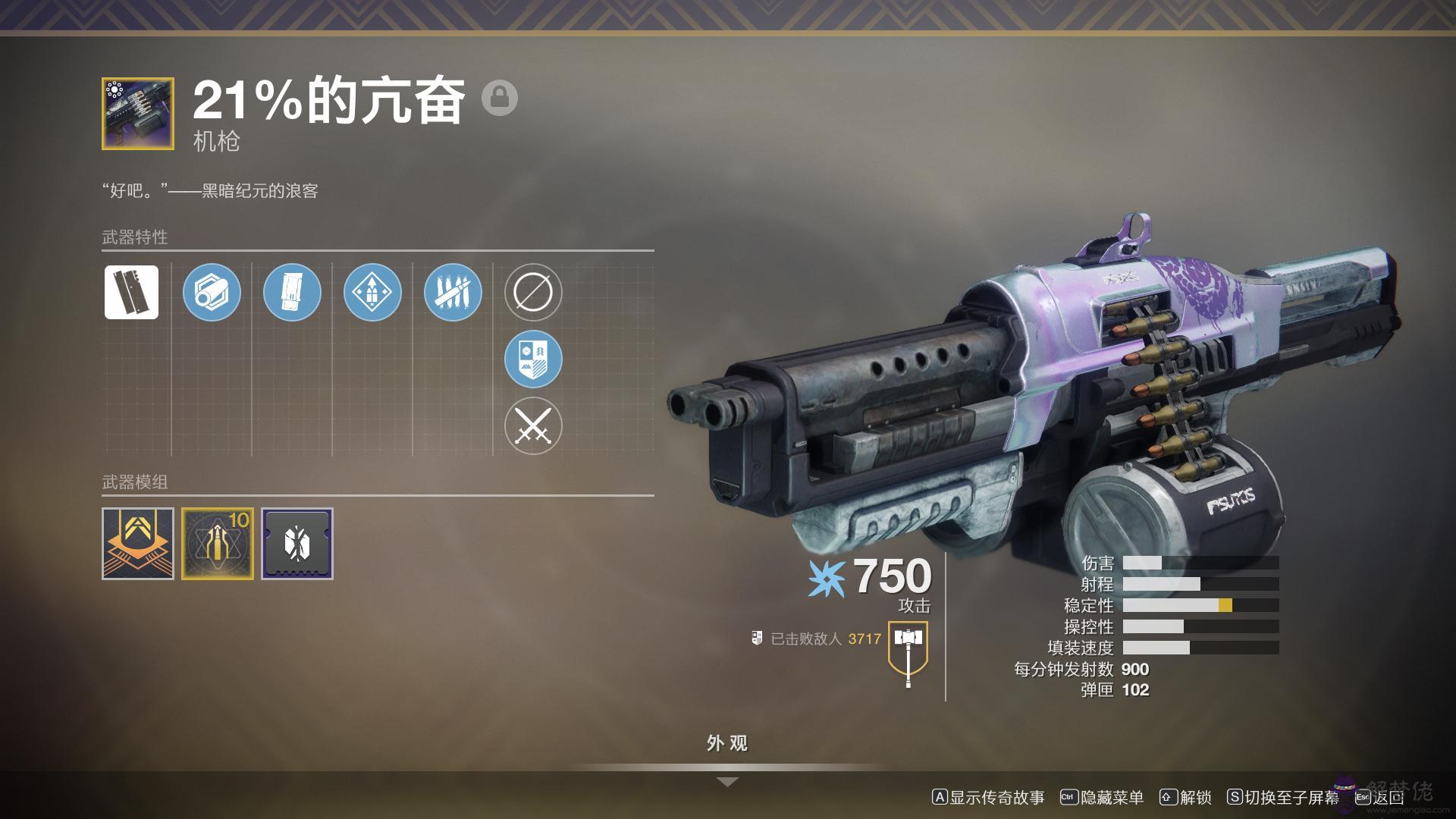The width and height of the screenshot is (1456, 819).
Task: Open the orange masterwork tier mod slot
Action: click(138, 544)
